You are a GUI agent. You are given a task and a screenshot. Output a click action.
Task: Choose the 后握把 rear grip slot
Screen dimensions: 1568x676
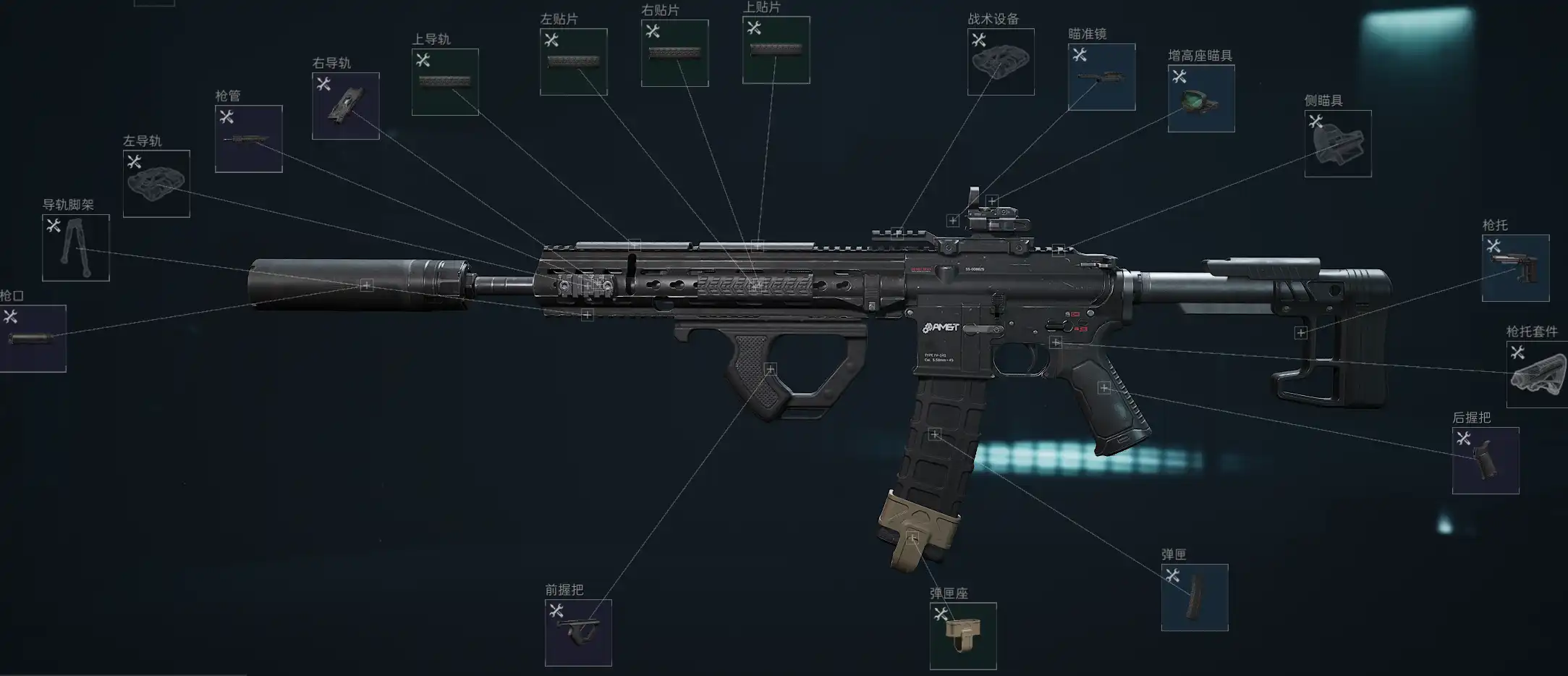tap(1486, 460)
